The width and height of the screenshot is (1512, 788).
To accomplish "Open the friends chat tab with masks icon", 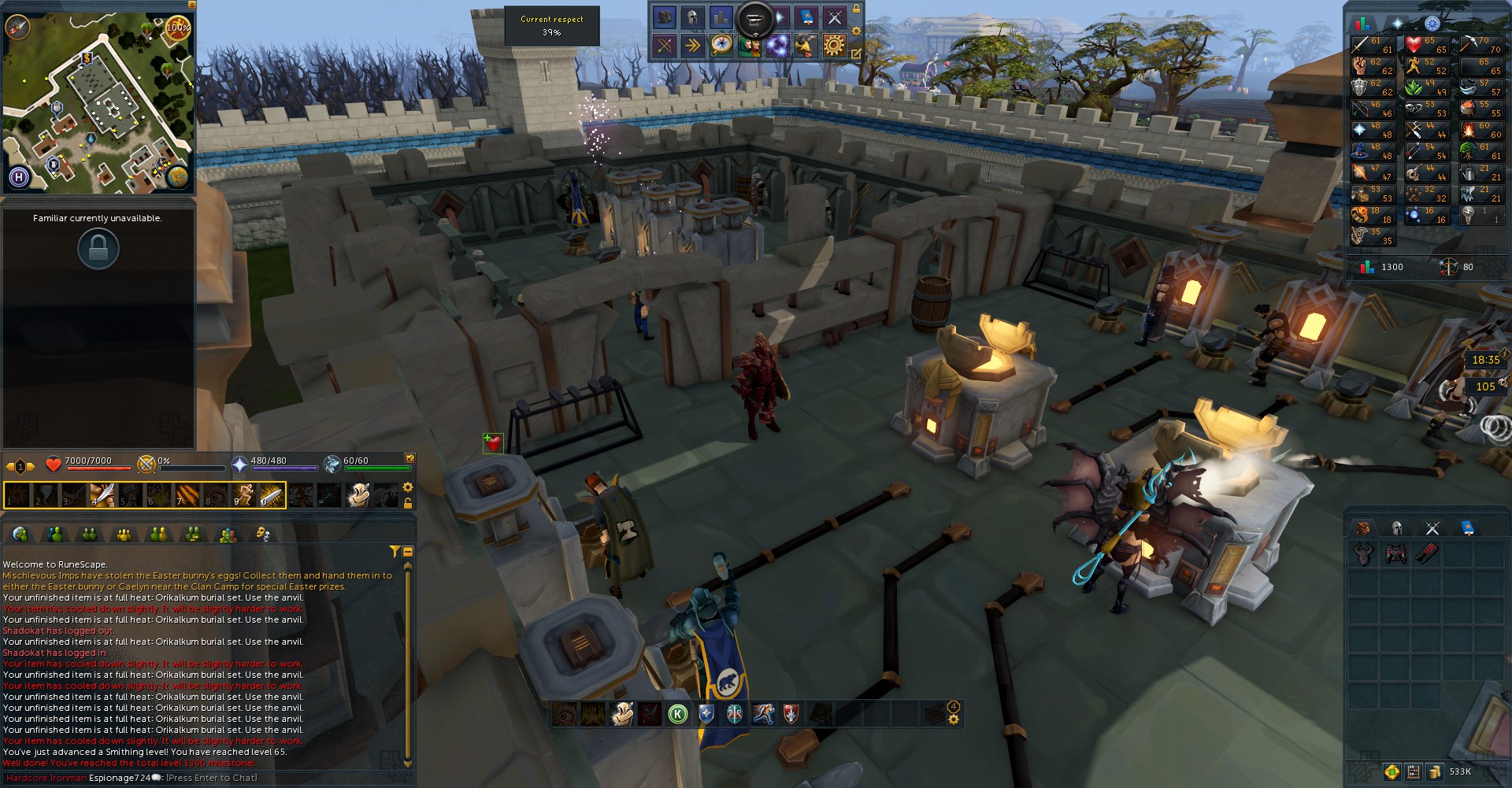I will tap(263, 535).
